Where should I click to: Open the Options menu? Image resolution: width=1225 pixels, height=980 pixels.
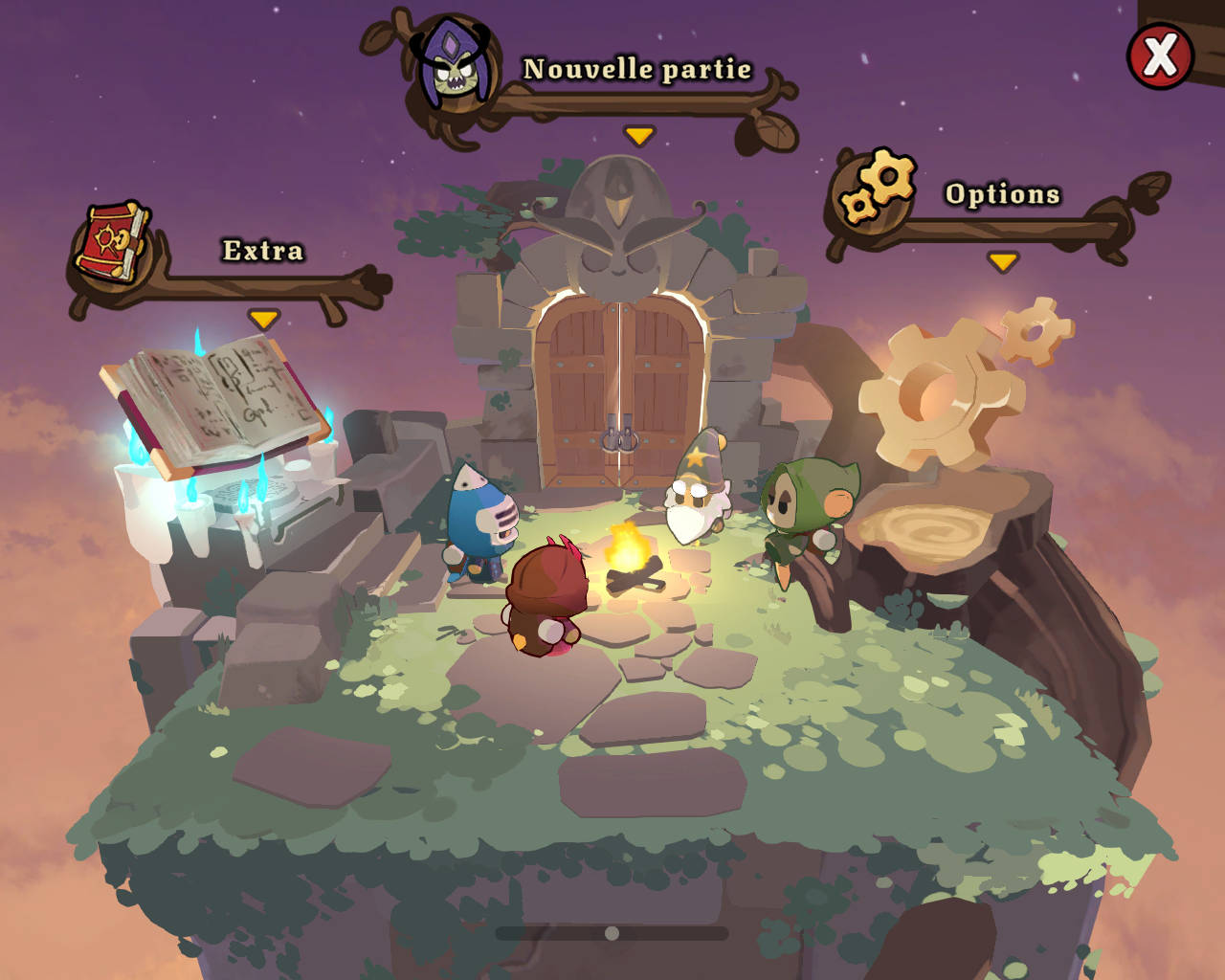(1002, 194)
